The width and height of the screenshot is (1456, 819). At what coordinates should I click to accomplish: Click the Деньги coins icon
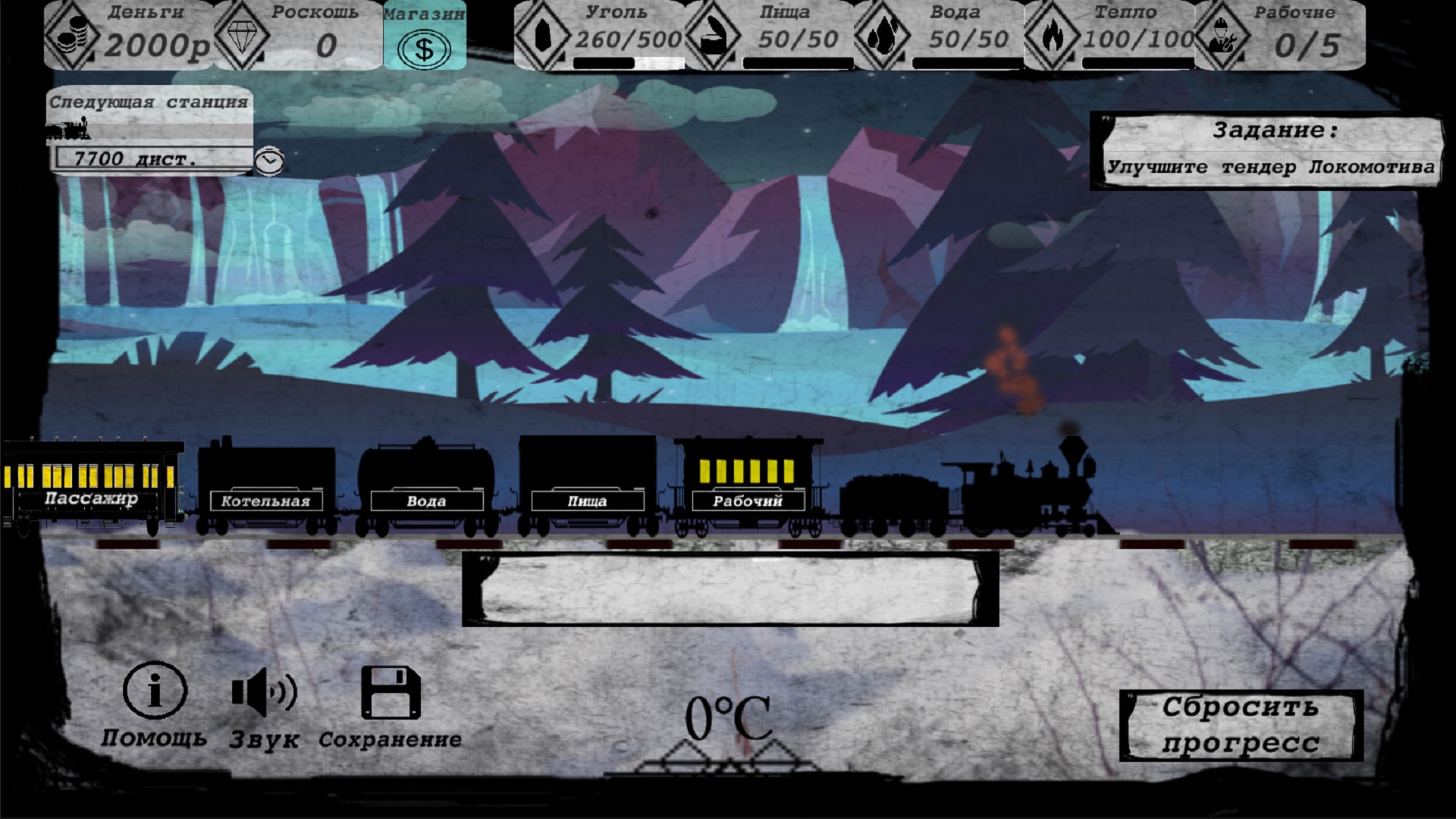point(74,34)
